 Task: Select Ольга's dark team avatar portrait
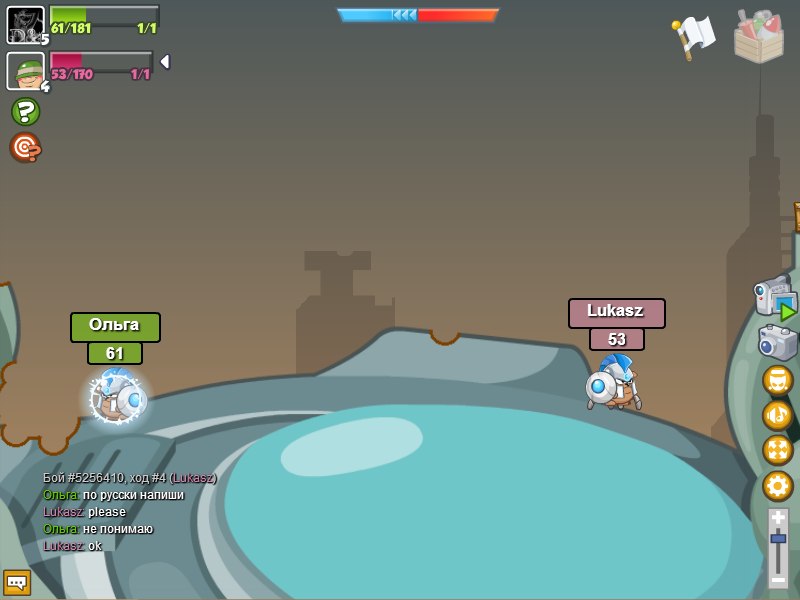coord(25,25)
